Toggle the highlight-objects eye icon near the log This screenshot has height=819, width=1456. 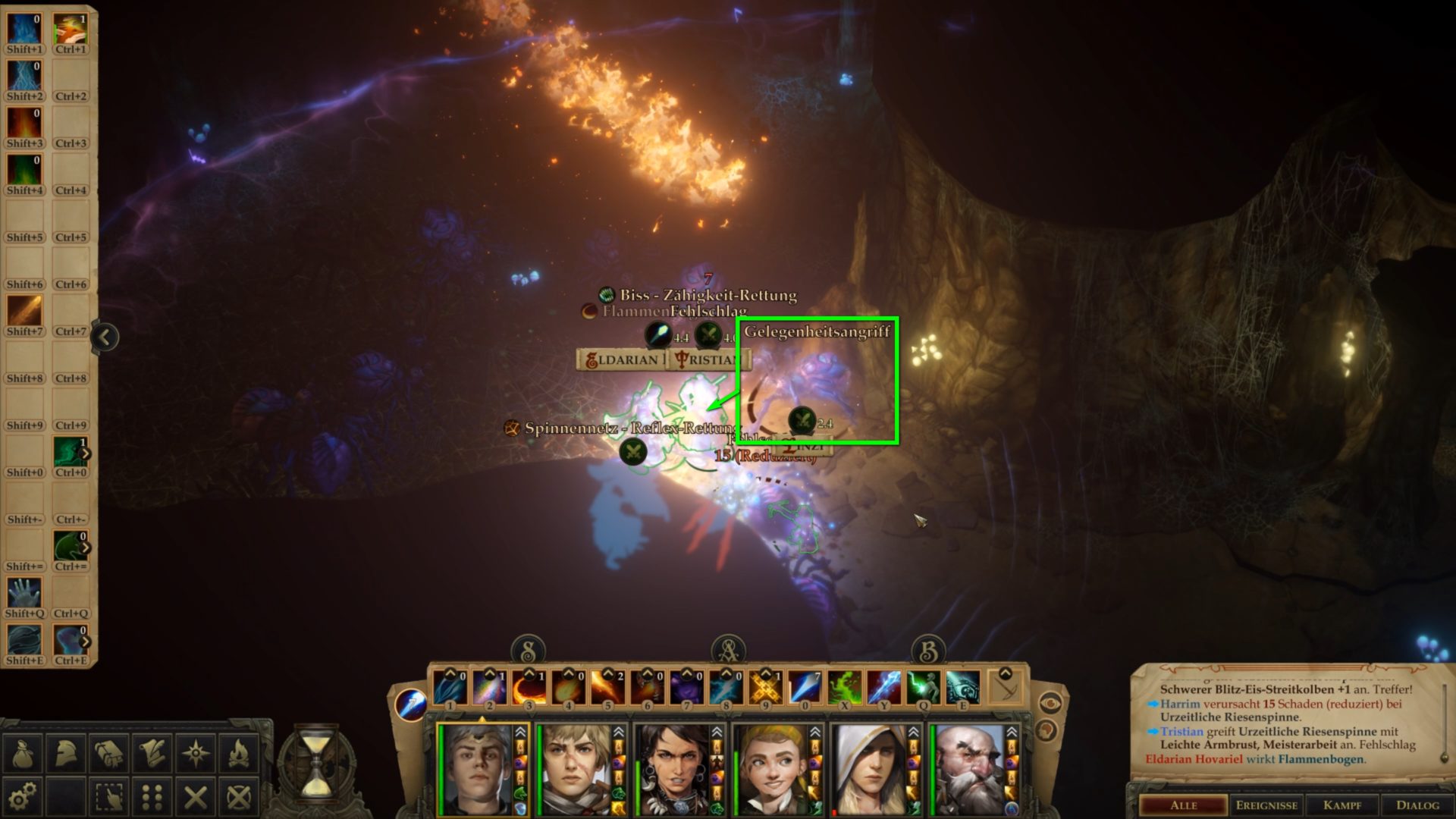pos(1050,703)
